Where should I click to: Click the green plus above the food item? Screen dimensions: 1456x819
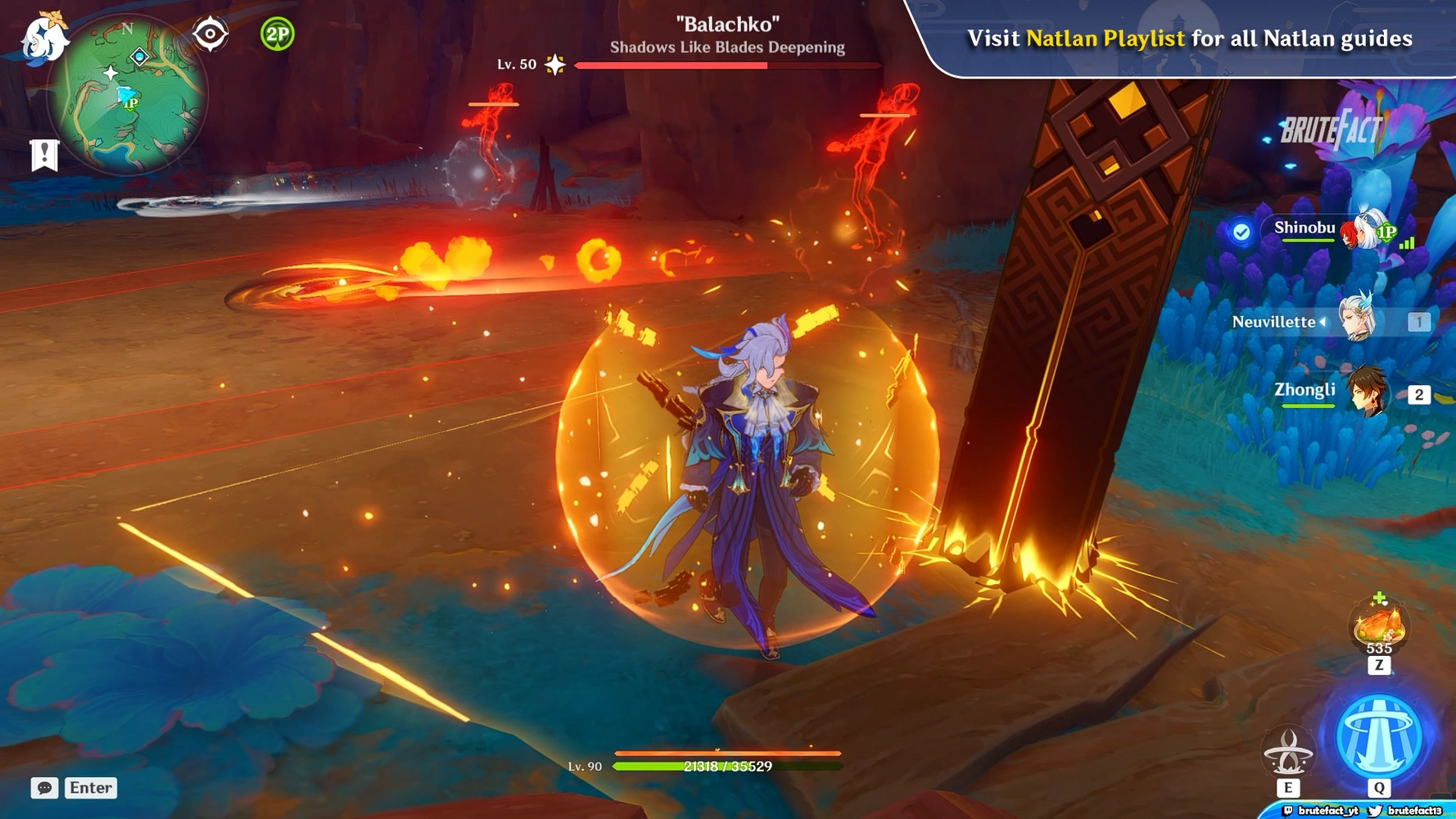point(1379,597)
